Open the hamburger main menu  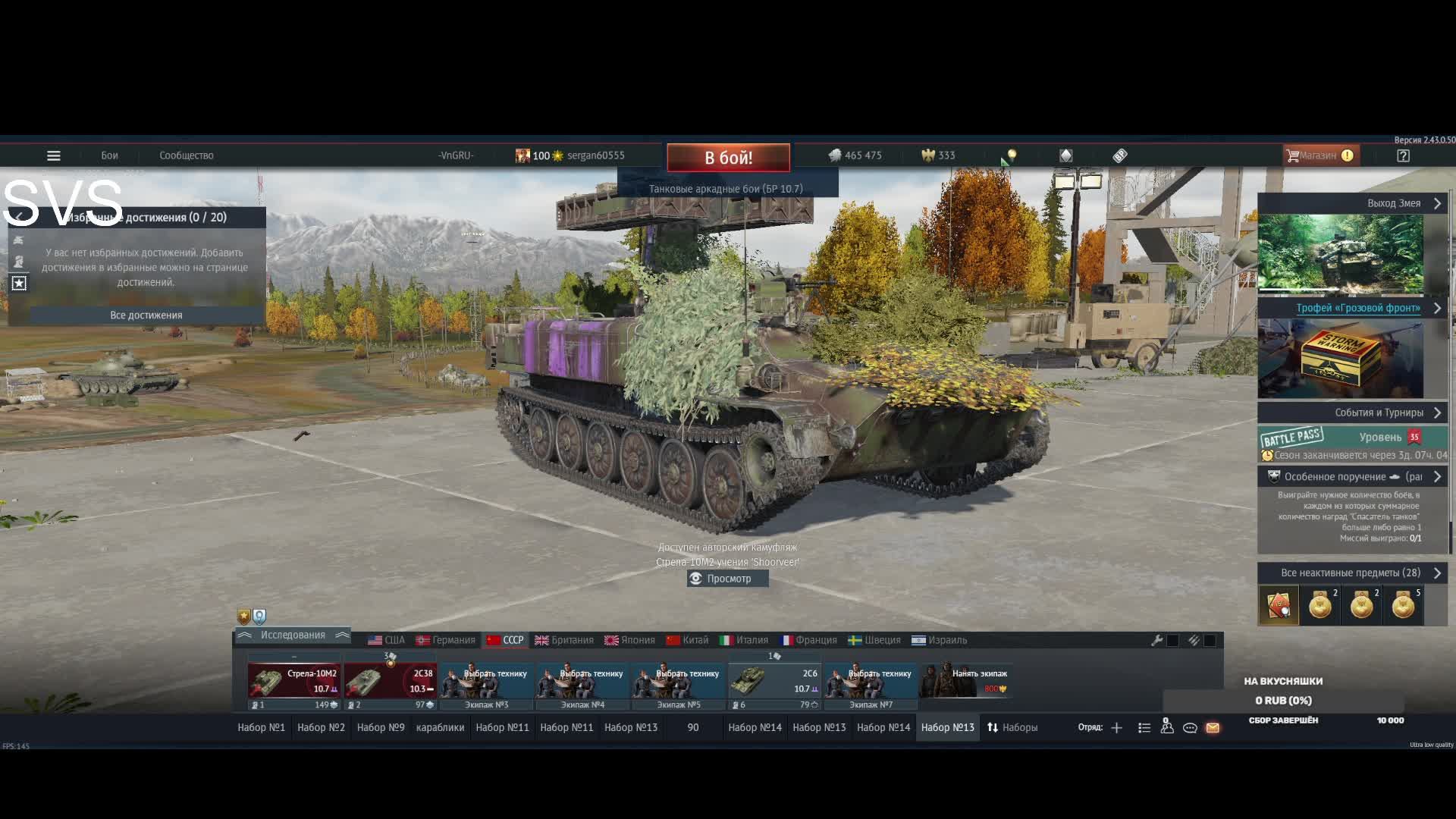click(53, 155)
